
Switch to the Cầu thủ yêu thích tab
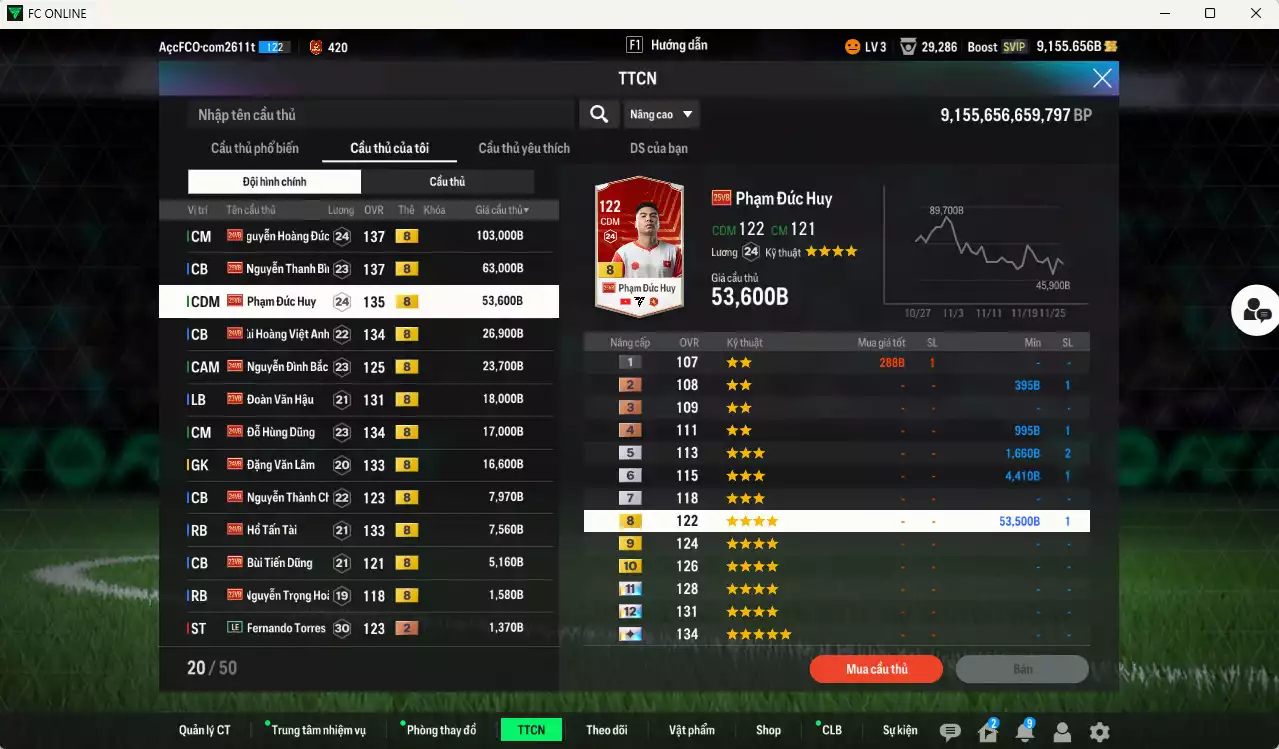point(524,148)
